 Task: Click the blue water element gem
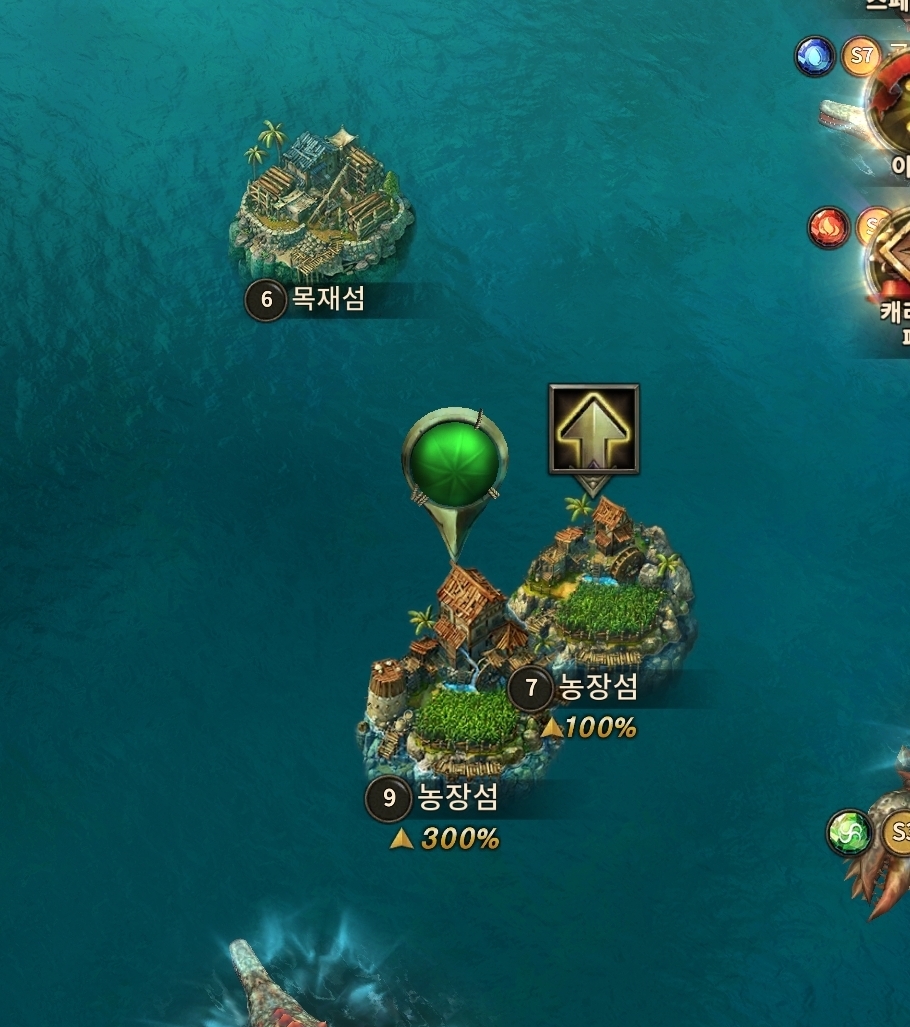point(815,56)
